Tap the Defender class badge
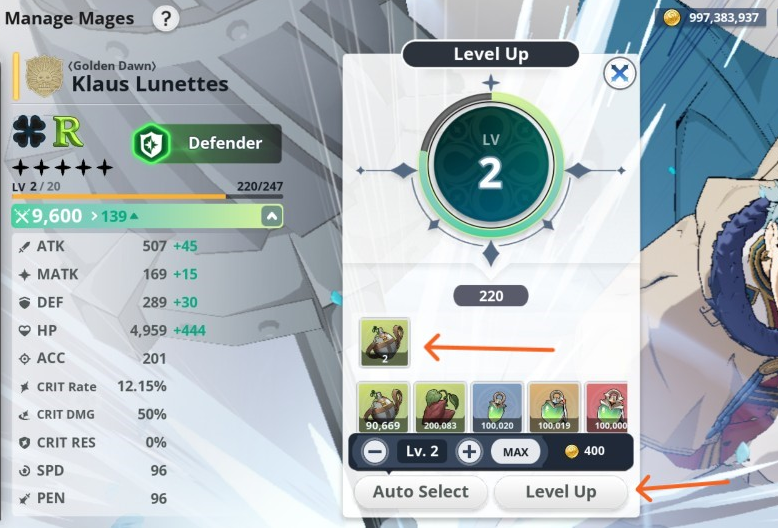This screenshot has height=528, width=778. (x=207, y=143)
